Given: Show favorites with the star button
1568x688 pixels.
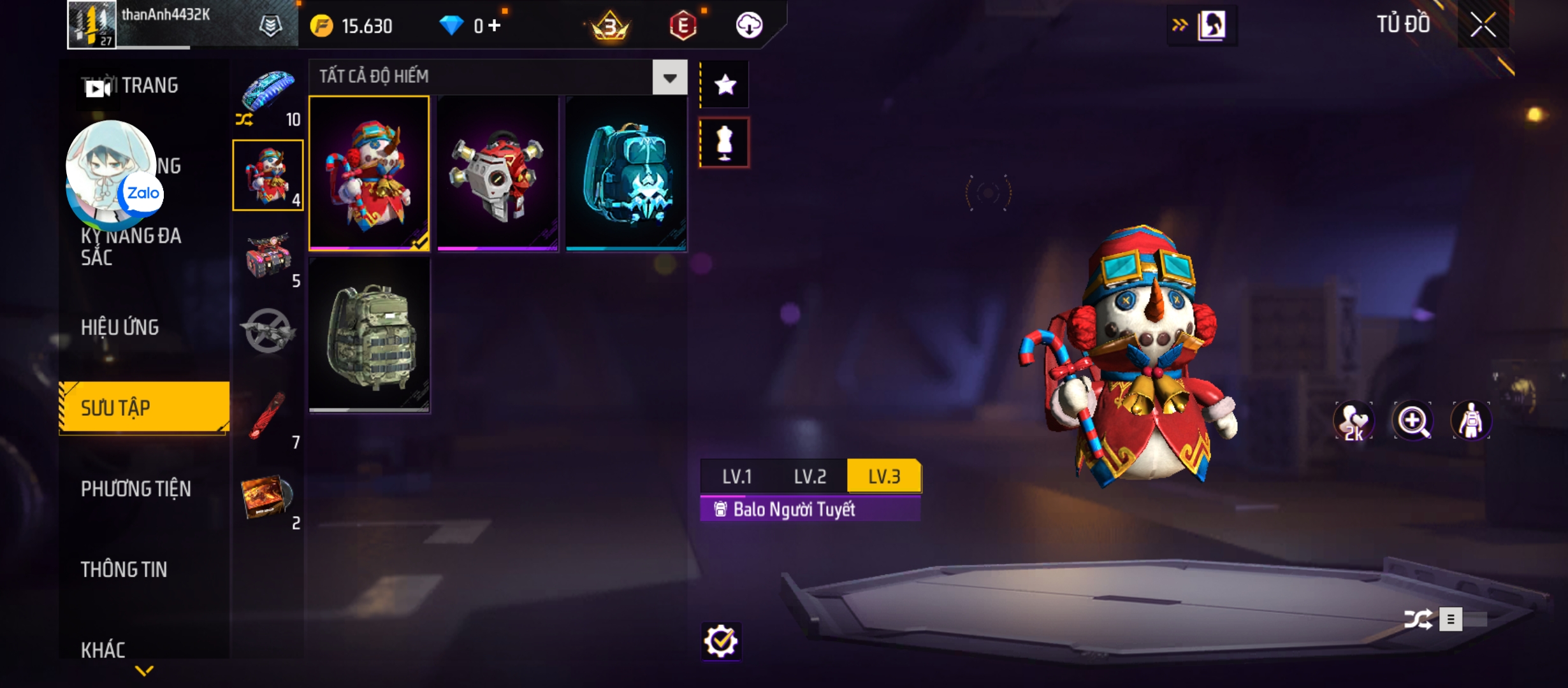Looking at the screenshot, I should click(725, 85).
